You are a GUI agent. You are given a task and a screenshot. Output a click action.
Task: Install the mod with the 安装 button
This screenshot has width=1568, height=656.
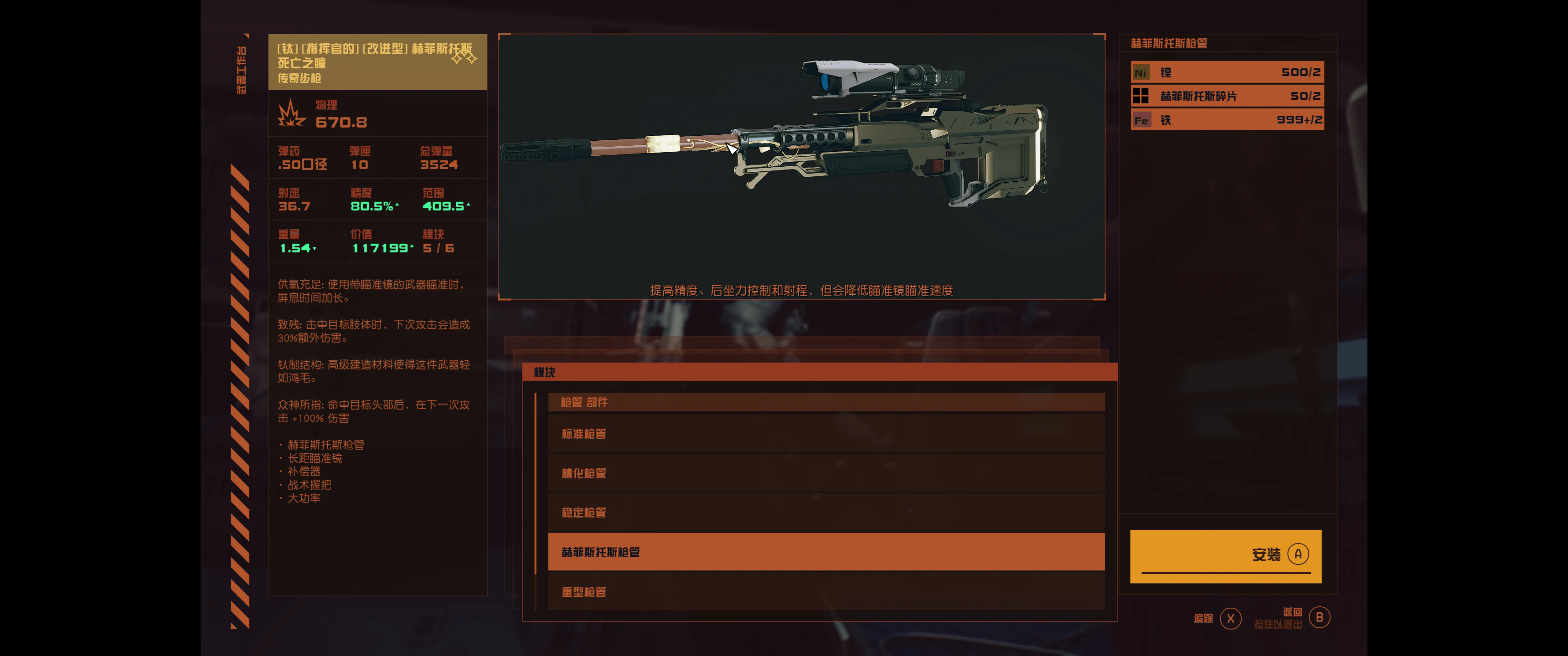1225,556
